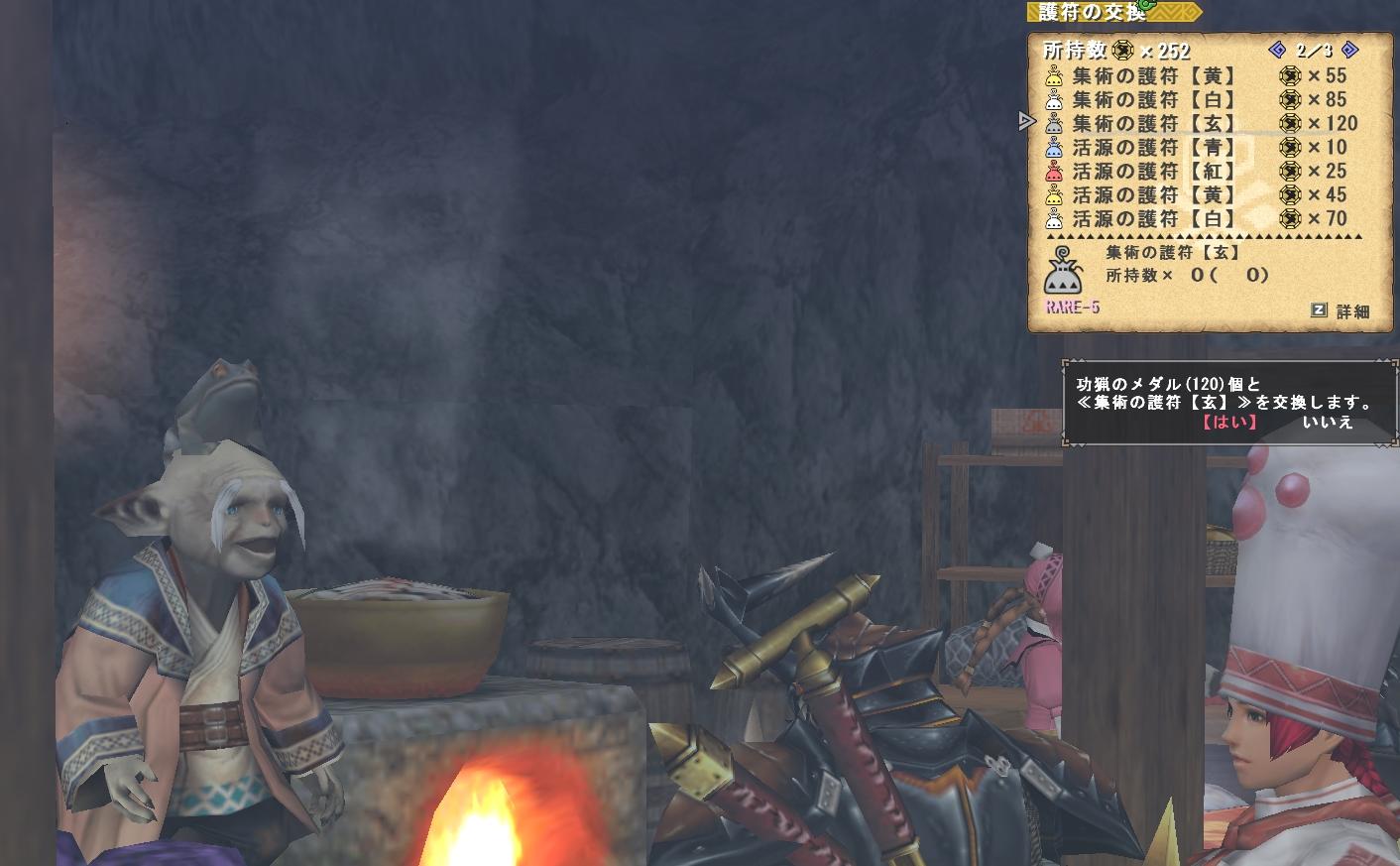Go to the next charm list page
The height and width of the screenshot is (866, 1400).
(x=1349, y=50)
